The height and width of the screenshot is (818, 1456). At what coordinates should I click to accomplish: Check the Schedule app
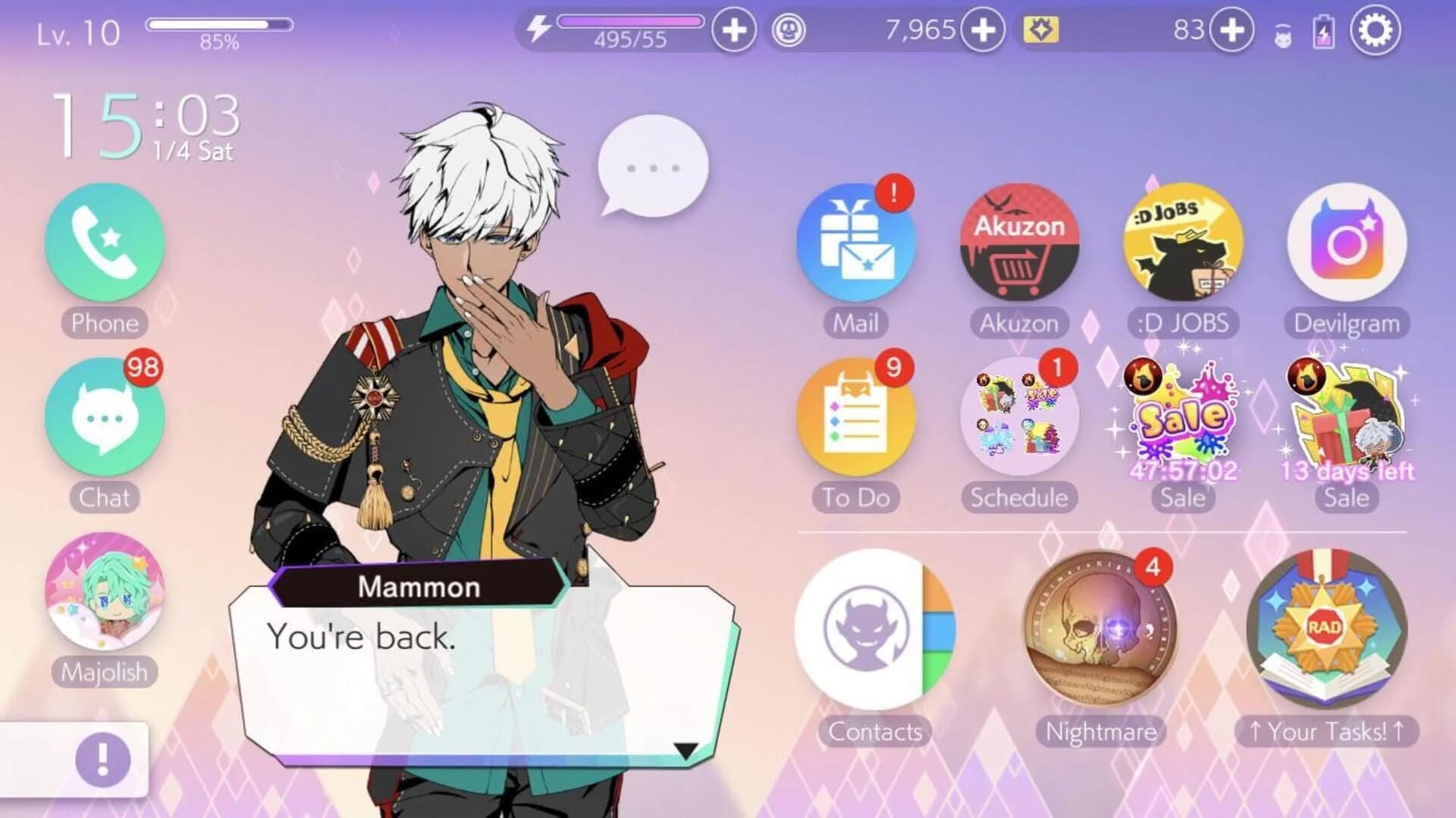point(1018,418)
